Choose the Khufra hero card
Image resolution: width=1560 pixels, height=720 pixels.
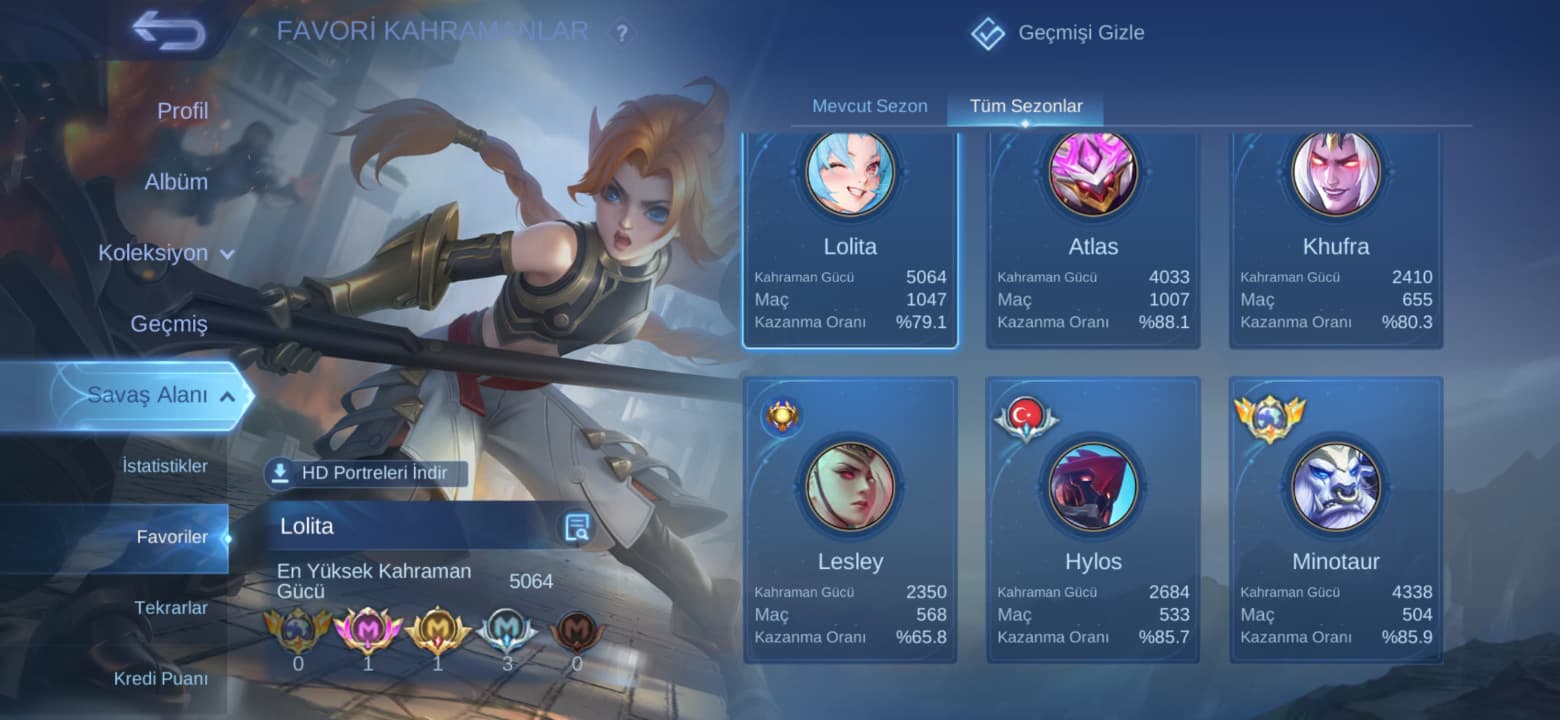pos(1336,240)
